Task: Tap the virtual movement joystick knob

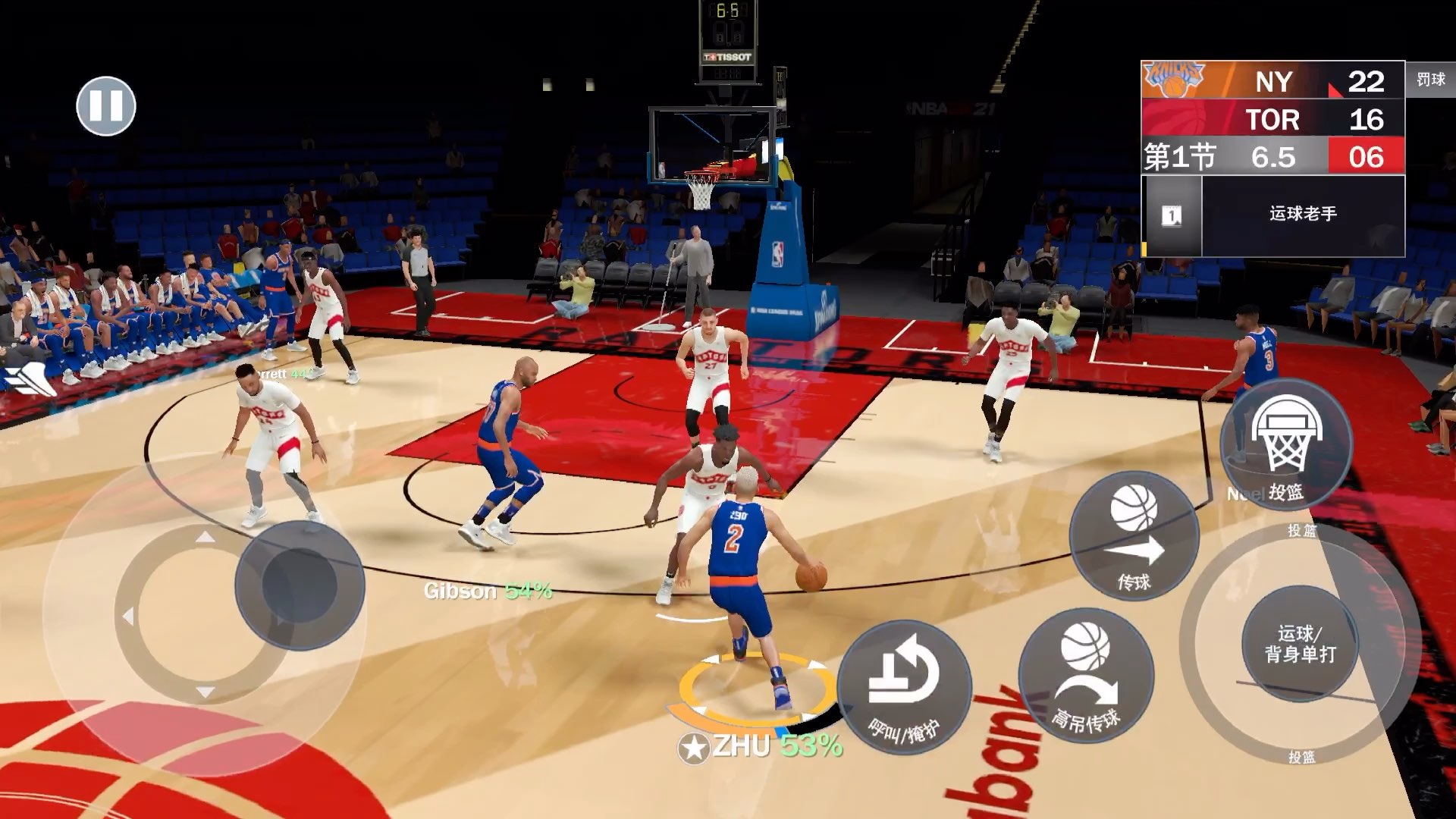Action: pos(300,585)
